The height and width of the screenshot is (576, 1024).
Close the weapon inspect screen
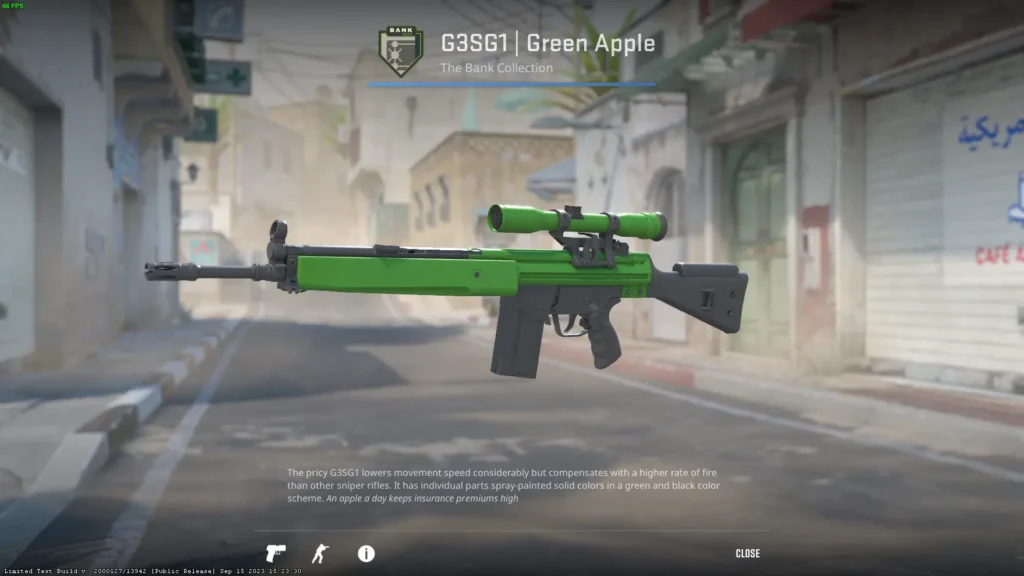coord(747,553)
